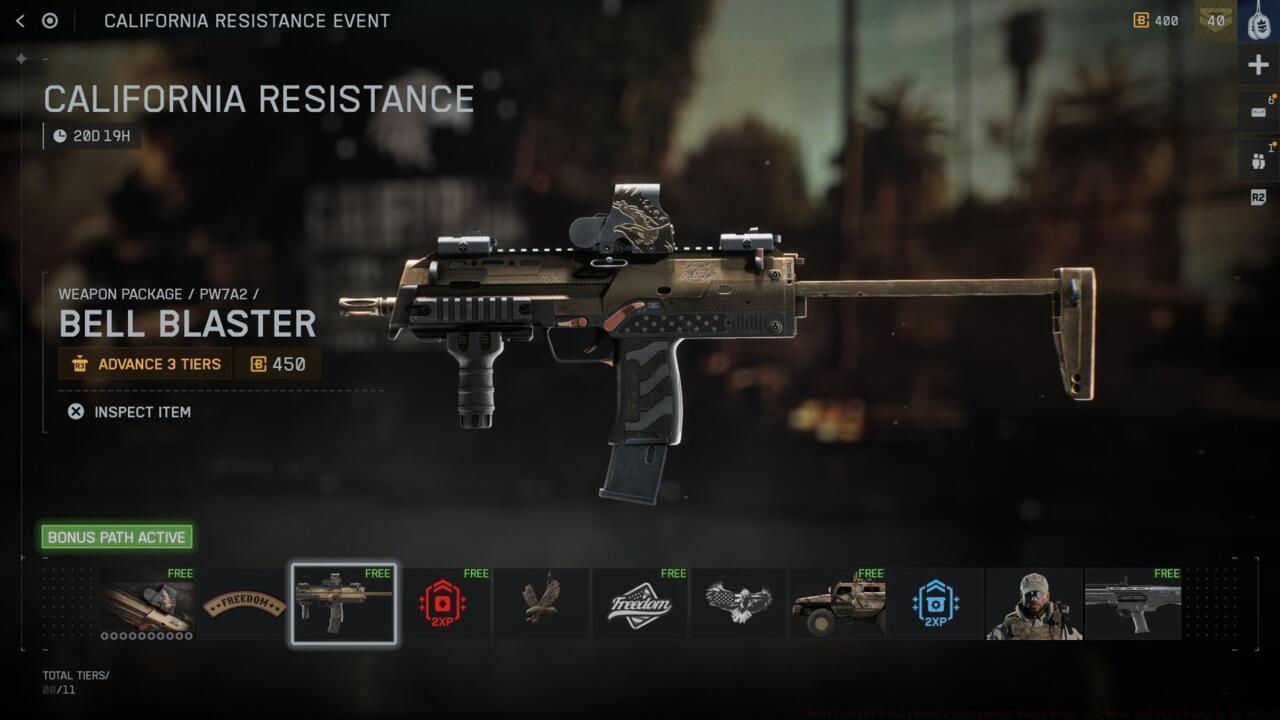
Task: Select the first weapon blueprint reward tile
Action: point(147,604)
